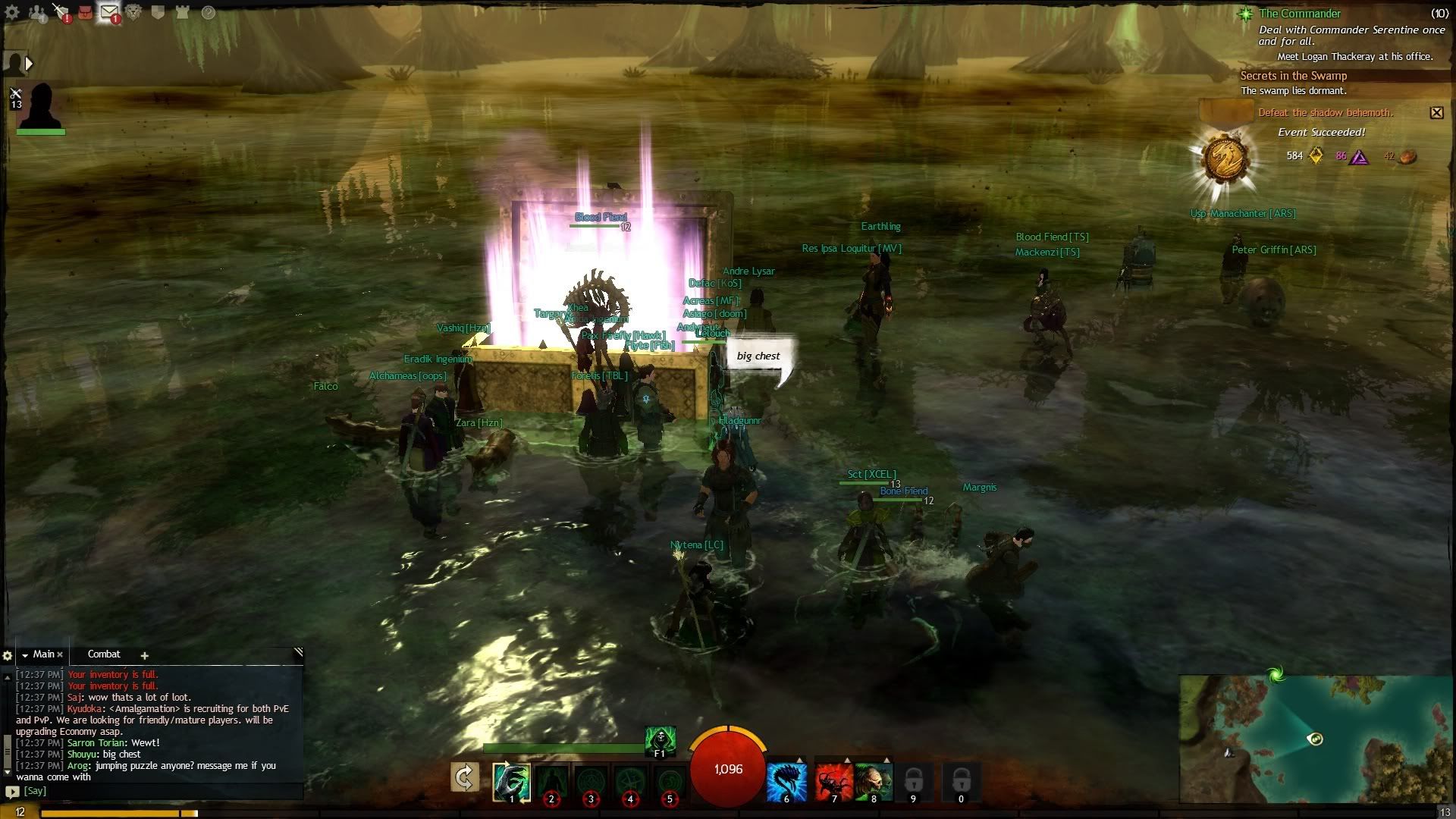Image resolution: width=1456 pixels, height=819 pixels.
Task: Activate the Death Shroud F1 skill
Action: 660,740
